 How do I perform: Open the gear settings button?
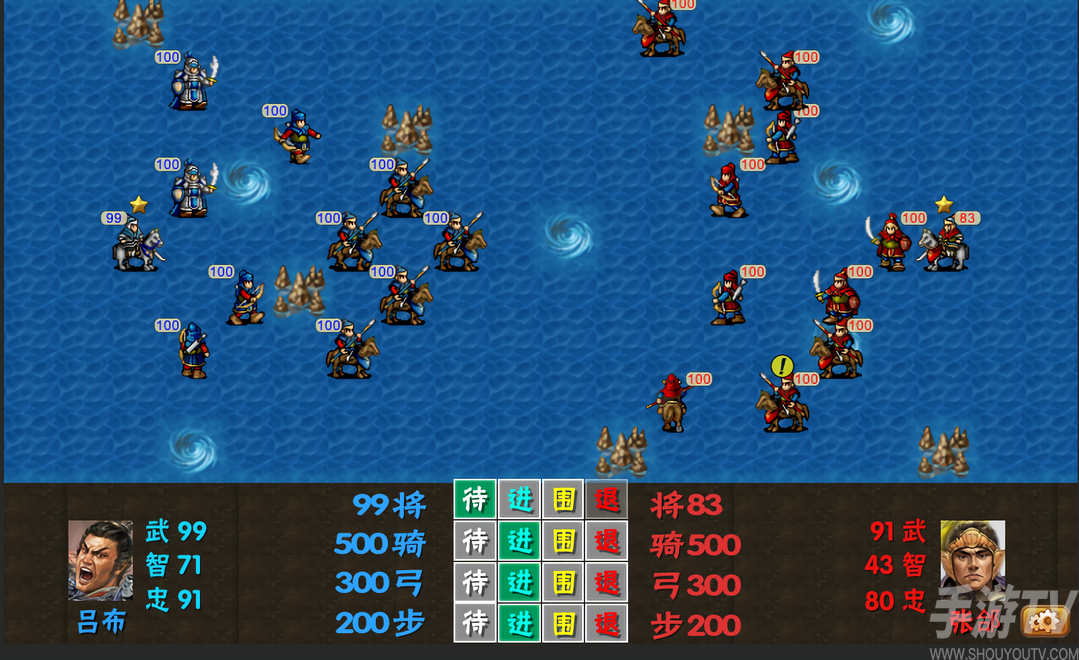click(1046, 623)
